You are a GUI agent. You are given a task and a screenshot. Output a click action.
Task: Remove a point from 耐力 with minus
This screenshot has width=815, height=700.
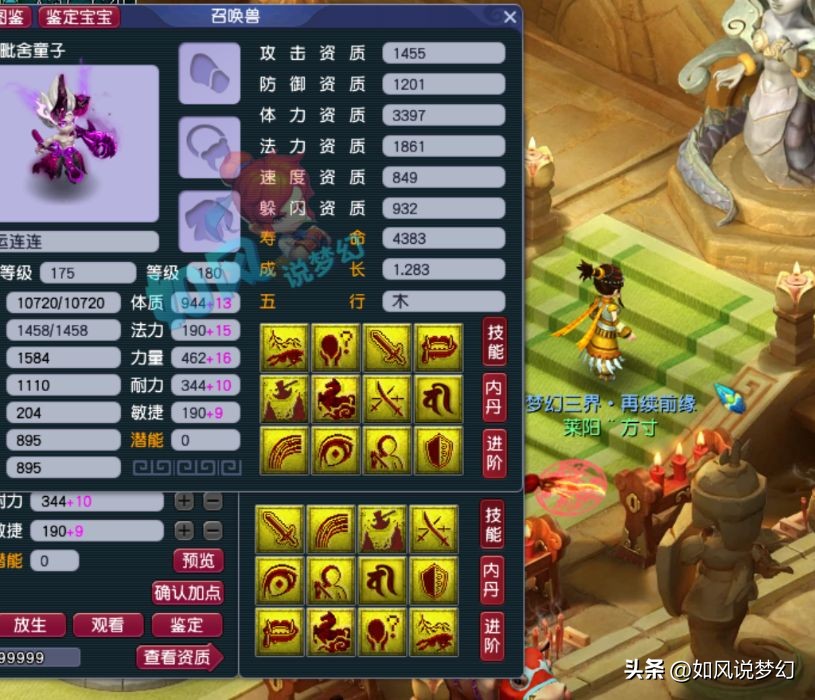[x=212, y=501]
